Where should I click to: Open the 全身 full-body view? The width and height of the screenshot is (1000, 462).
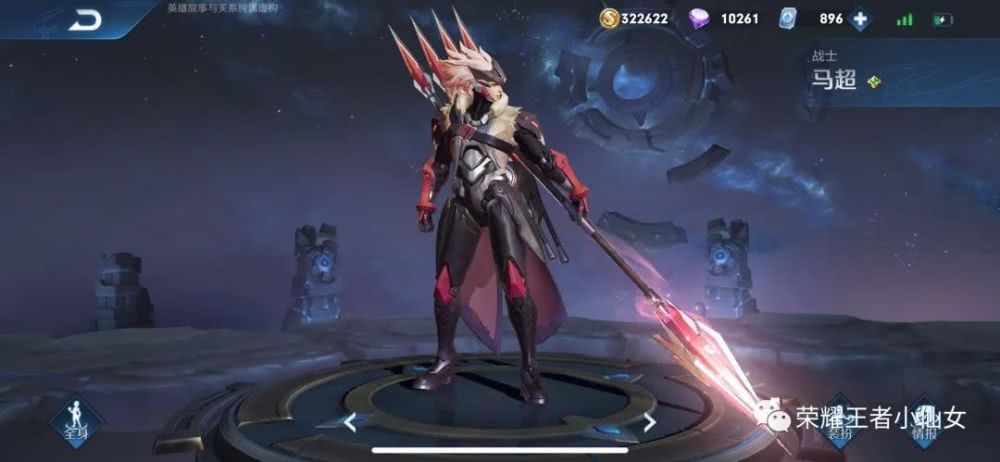[76, 419]
